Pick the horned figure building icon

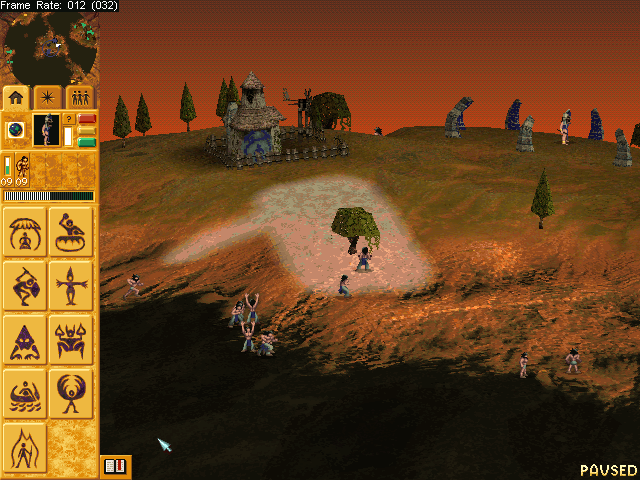click(x=71, y=339)
